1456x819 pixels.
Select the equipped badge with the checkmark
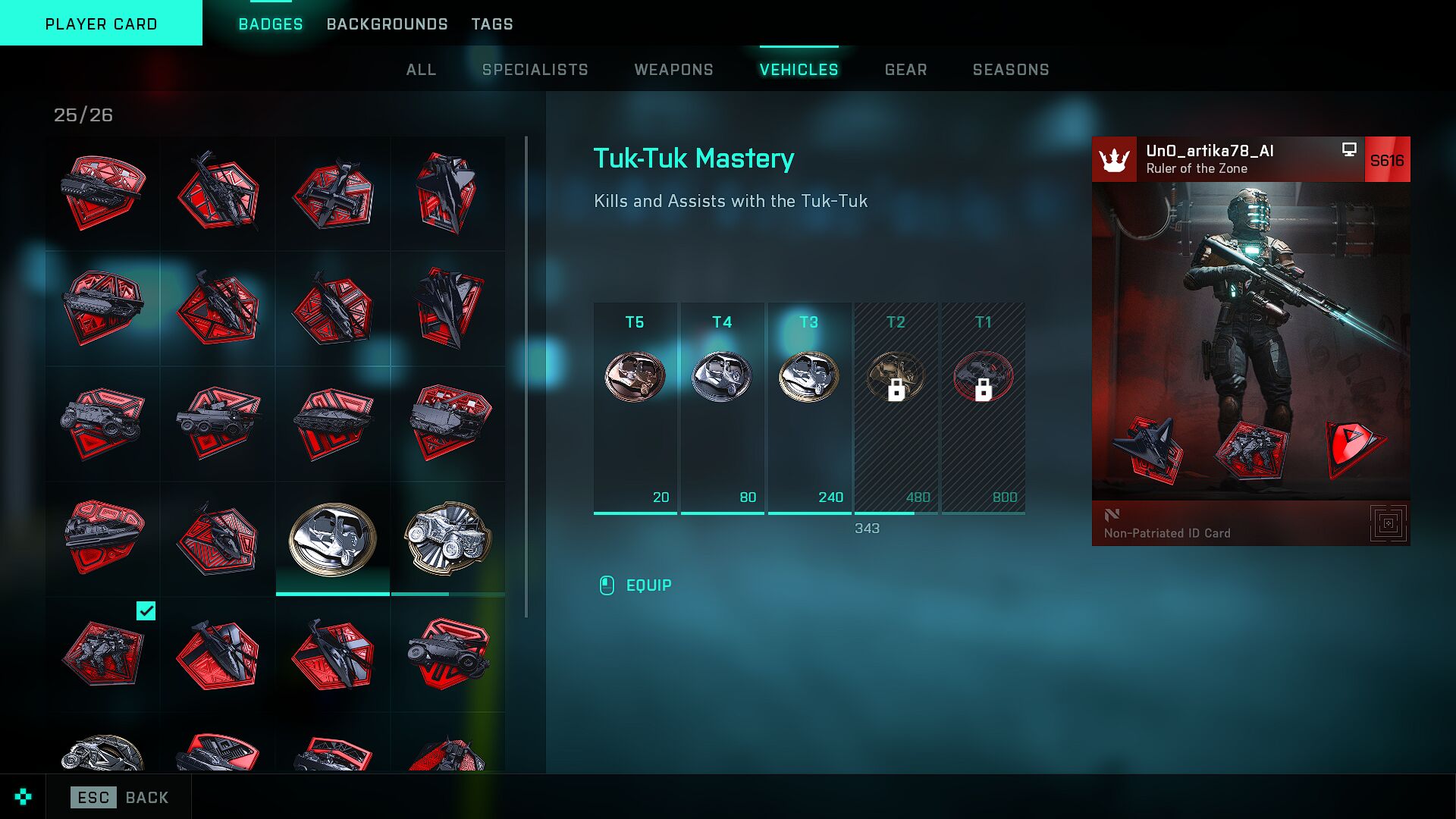click(103, 654)
